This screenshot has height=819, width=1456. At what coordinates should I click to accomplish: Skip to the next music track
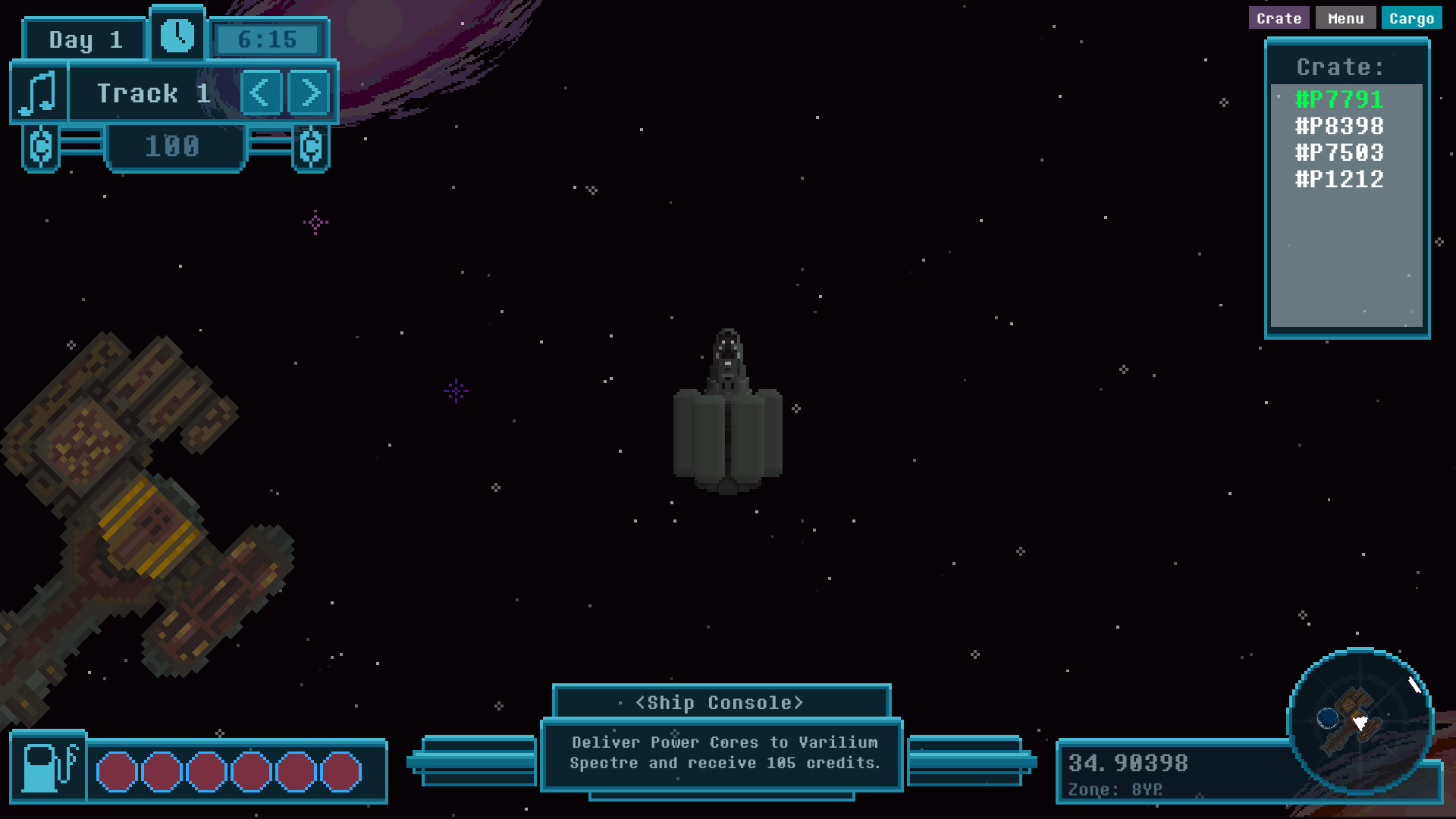point(309,93)
